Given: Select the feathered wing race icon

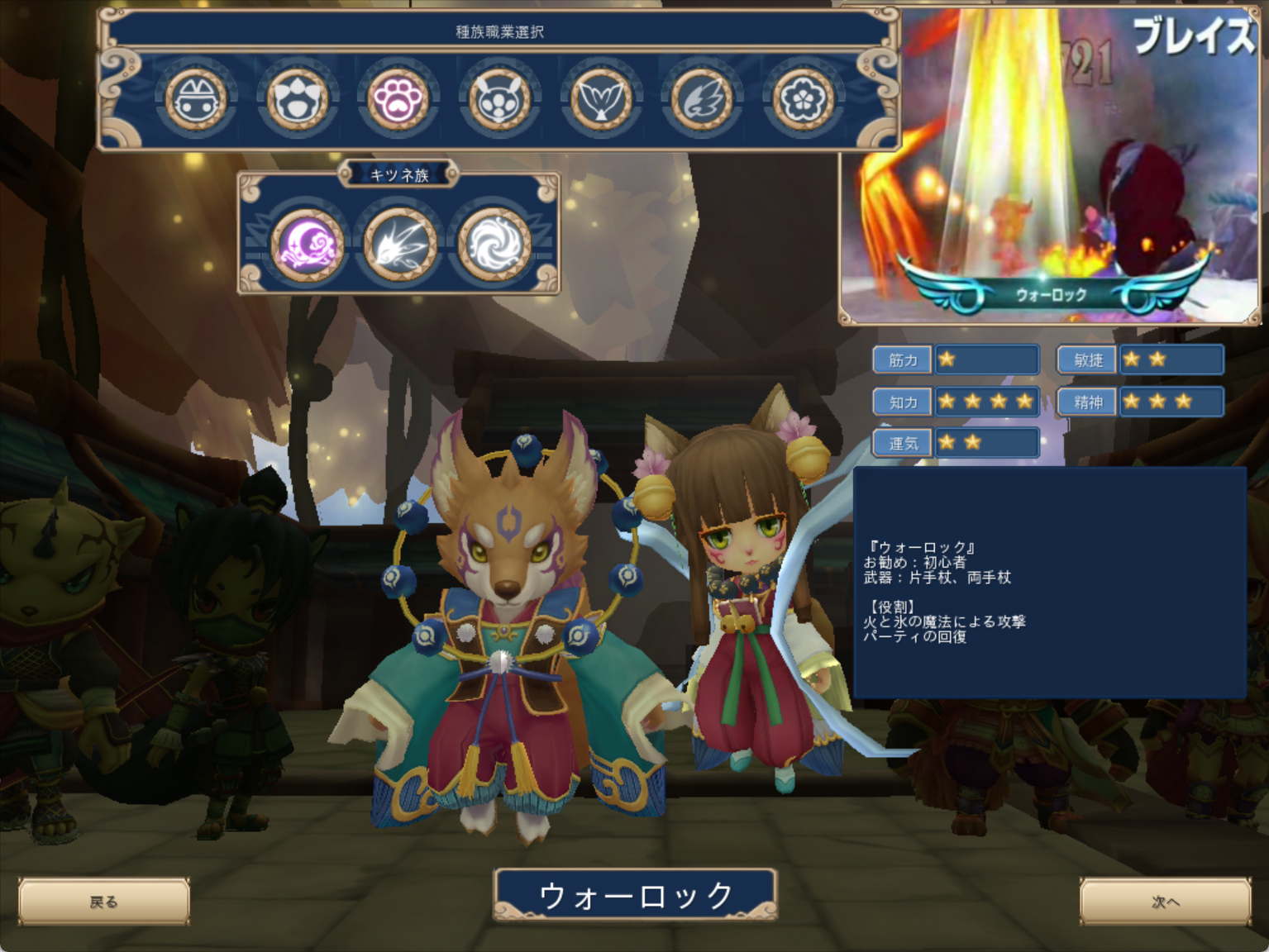Looking at the screenshot, I should [702, 99].
